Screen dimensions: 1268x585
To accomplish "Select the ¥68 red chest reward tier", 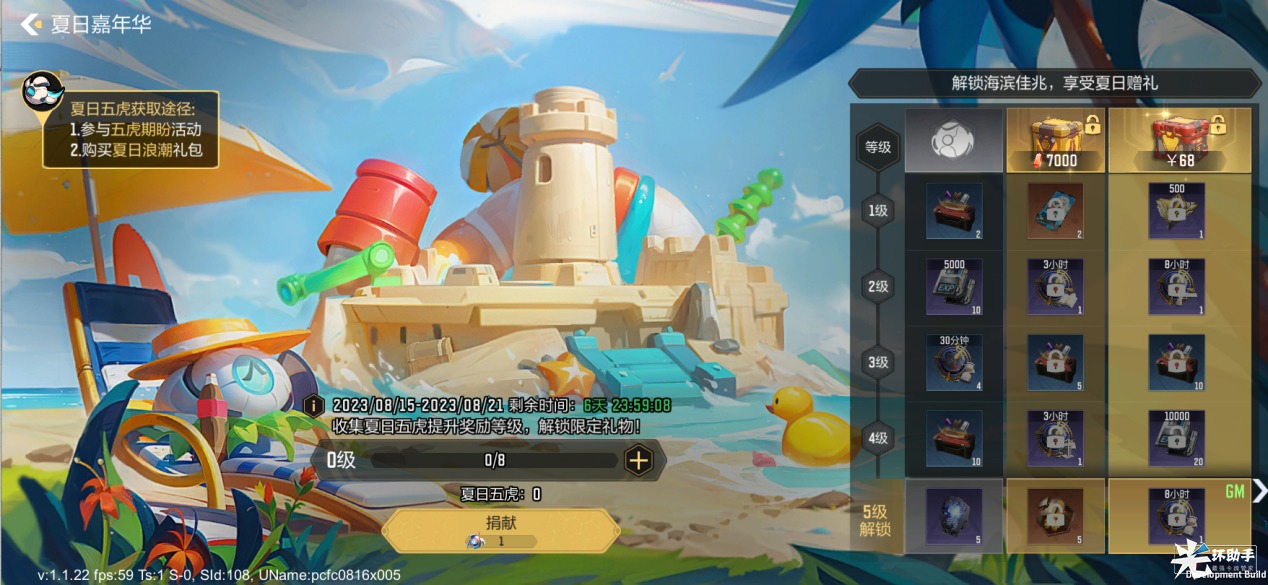I will 1178,141.
